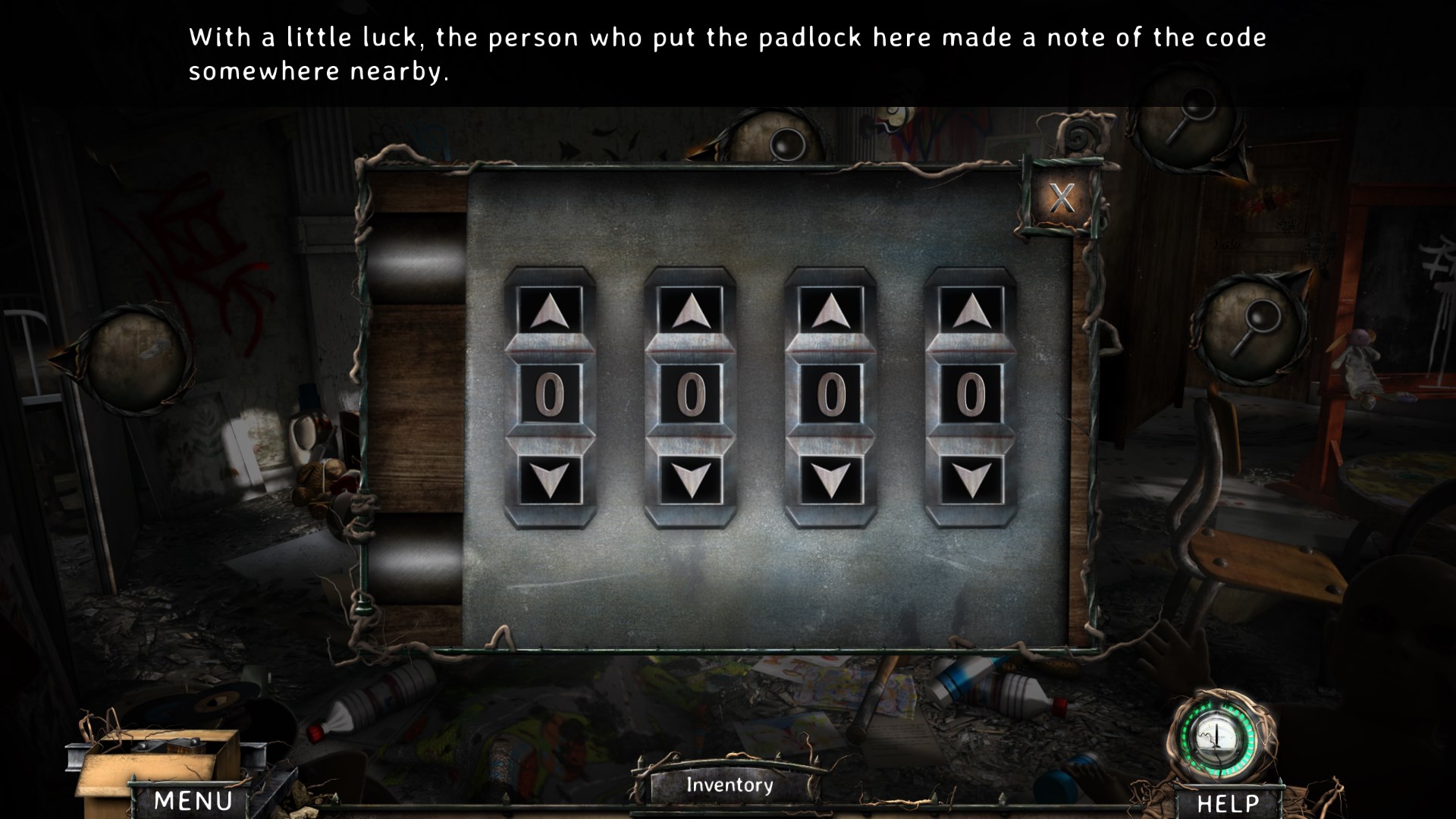Decrease the first digit with its down arrow
This screenshot has height=819, width=1456.
pos(550,480)
